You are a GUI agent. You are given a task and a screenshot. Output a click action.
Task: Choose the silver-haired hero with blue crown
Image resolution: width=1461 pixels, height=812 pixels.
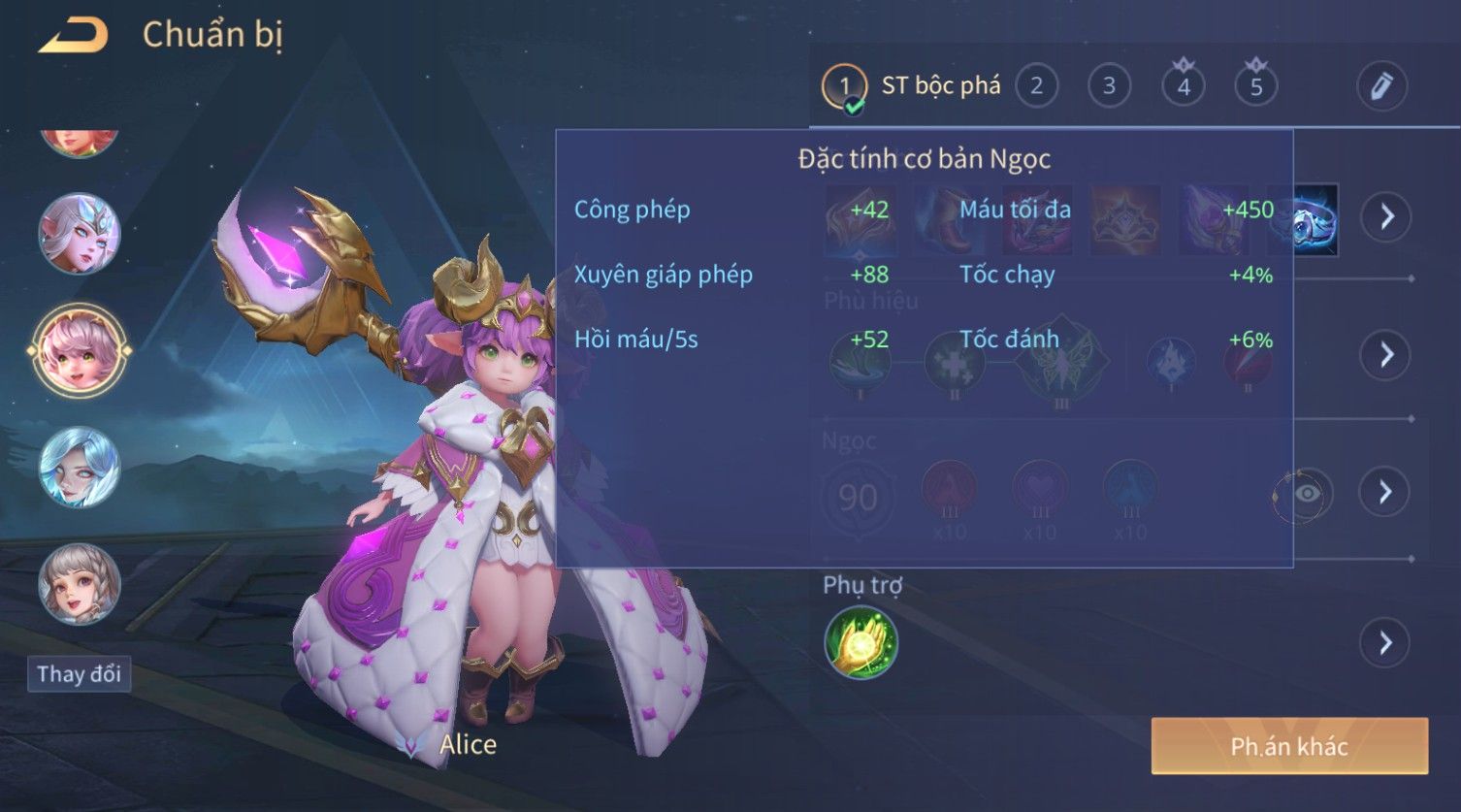click(x=80, y=234)
